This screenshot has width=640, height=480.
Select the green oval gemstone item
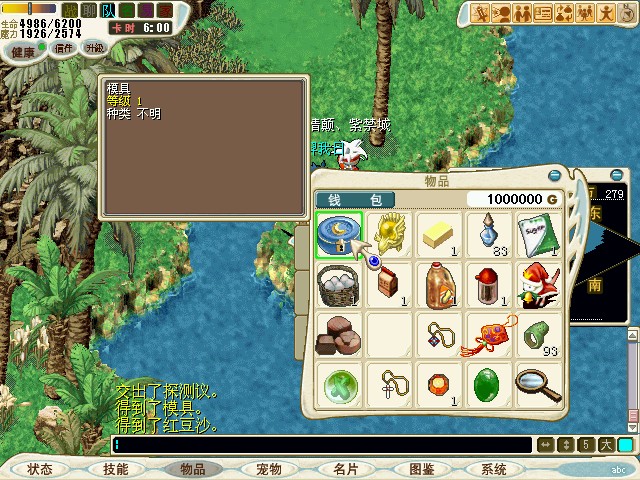[489, 385]
